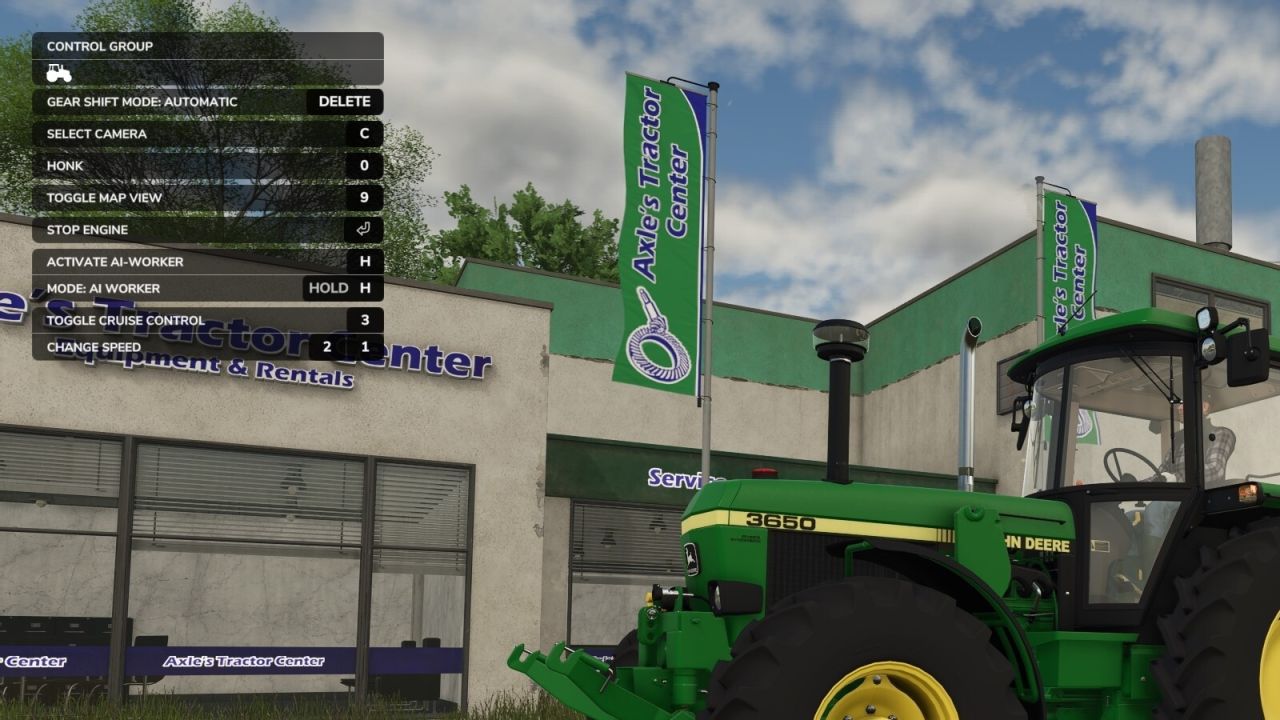Click the Activate AI-Worker key H badge
The image size is (1280, 720).
click(364, 261)
